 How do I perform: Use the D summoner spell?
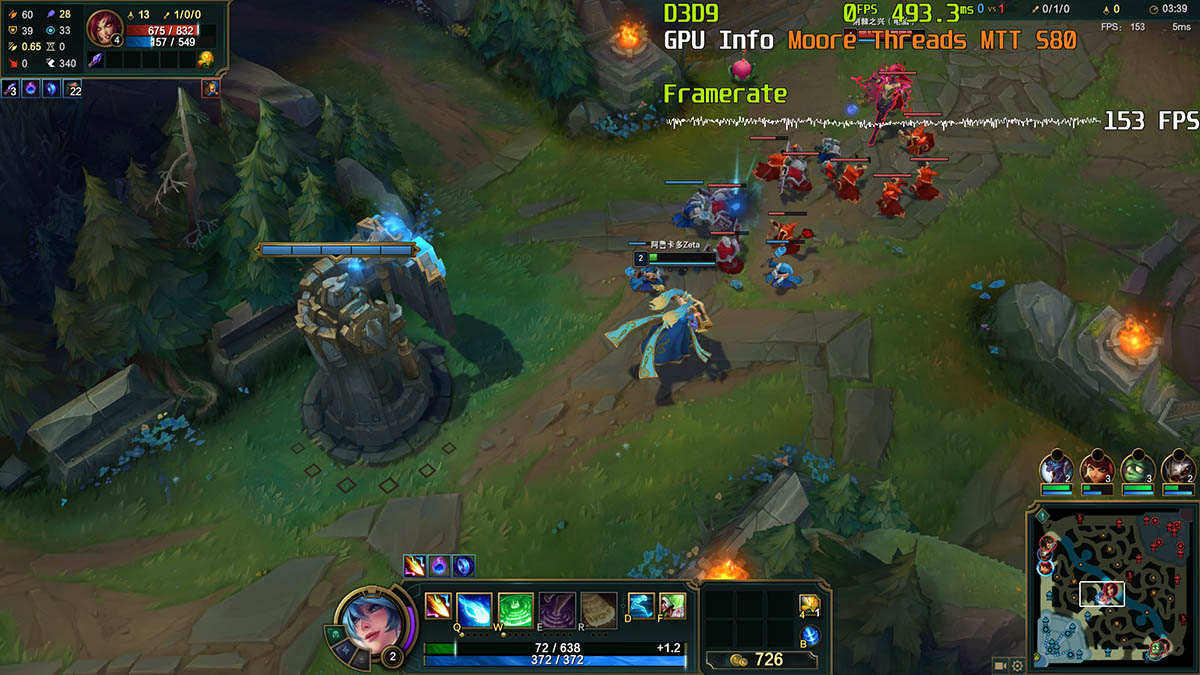[641, 605]
